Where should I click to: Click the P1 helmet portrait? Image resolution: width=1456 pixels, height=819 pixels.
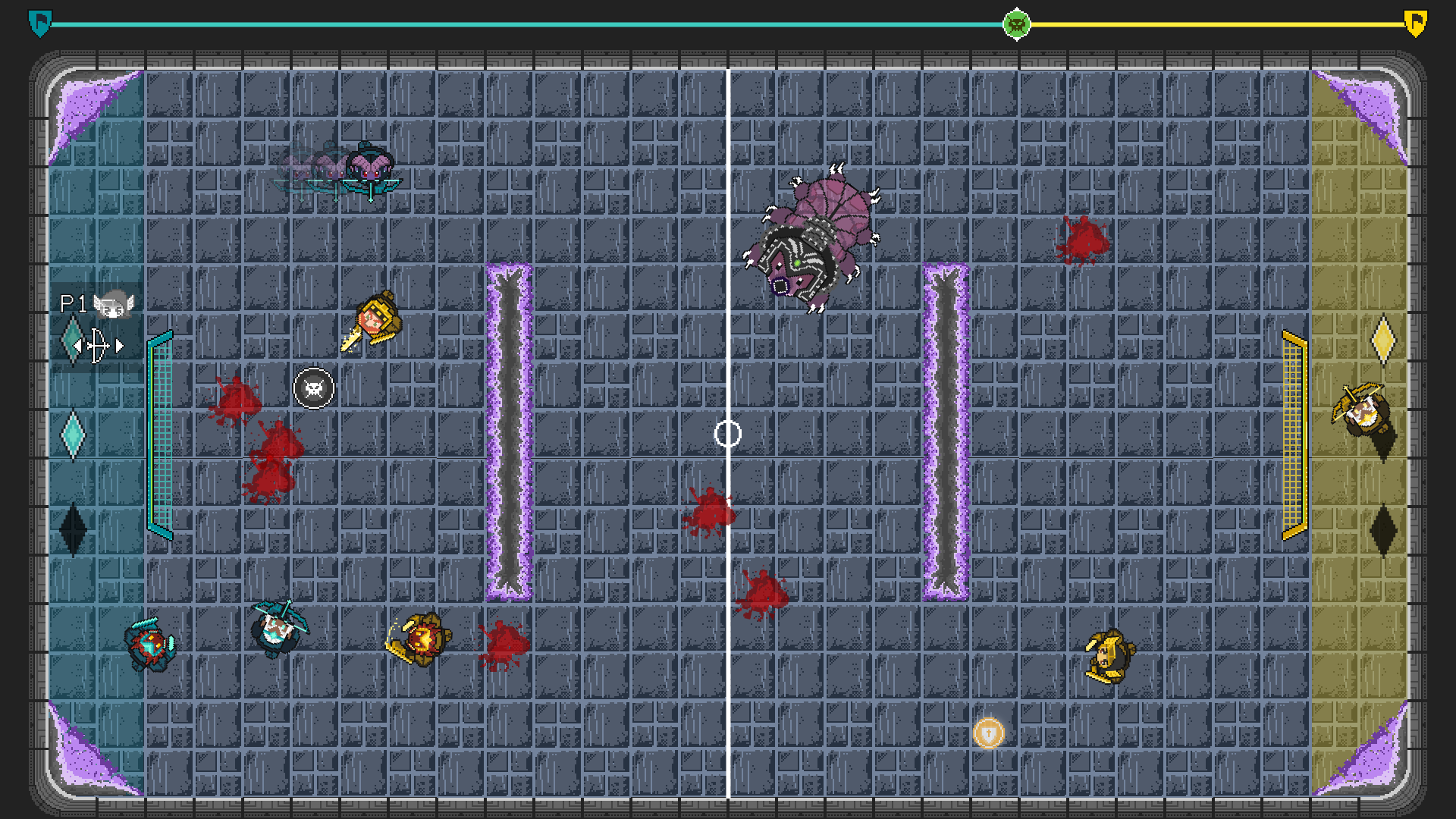(x=114, y=303)
